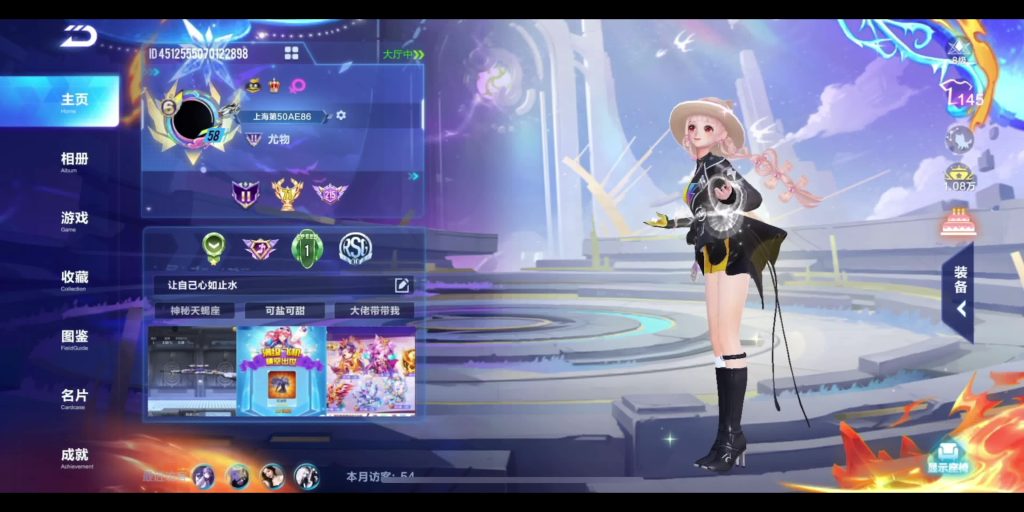Select the 可盐可甜 tag

click(280, 311)
